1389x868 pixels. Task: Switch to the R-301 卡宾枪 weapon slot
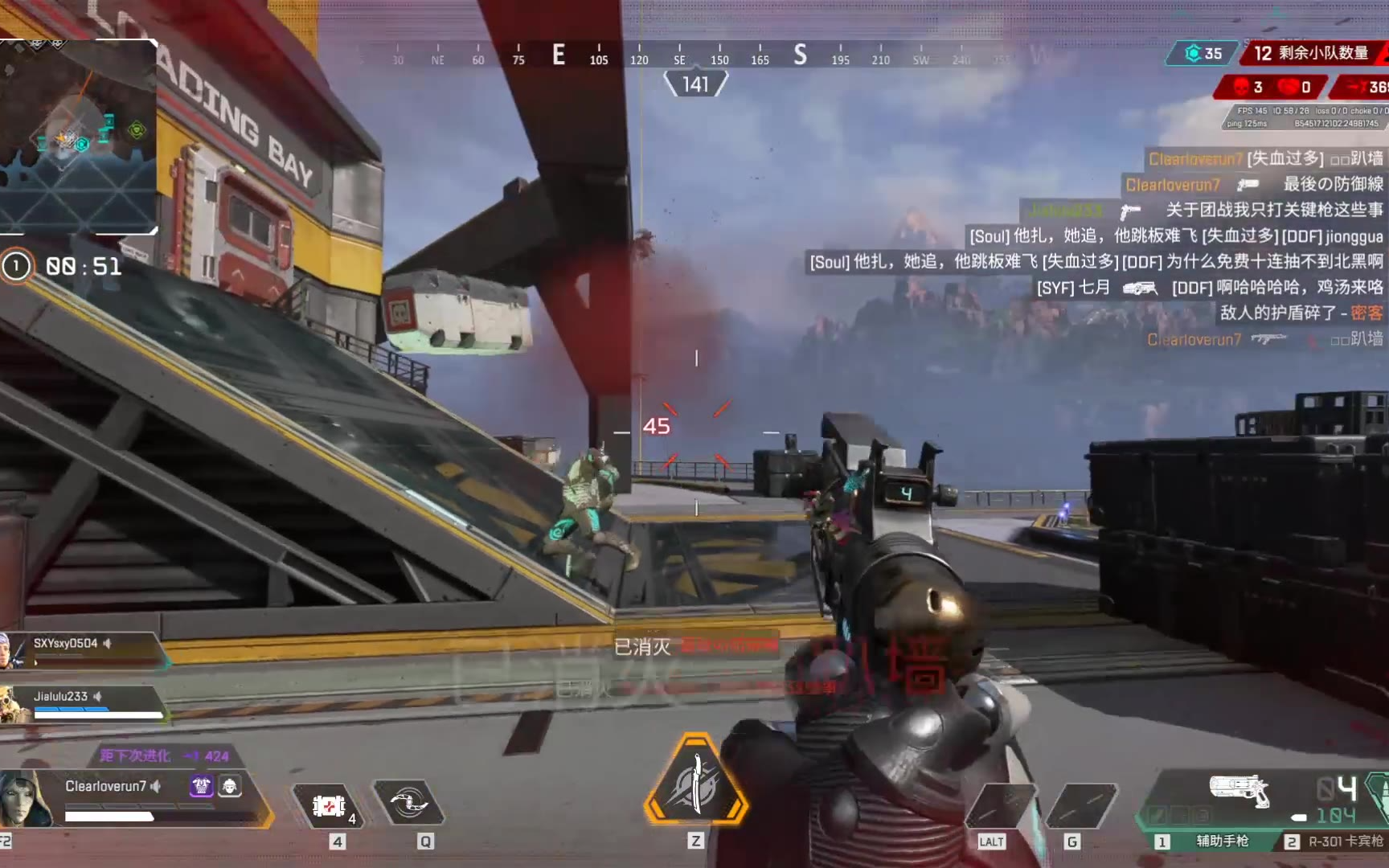pyautogui.click(x=1334, y=841)
